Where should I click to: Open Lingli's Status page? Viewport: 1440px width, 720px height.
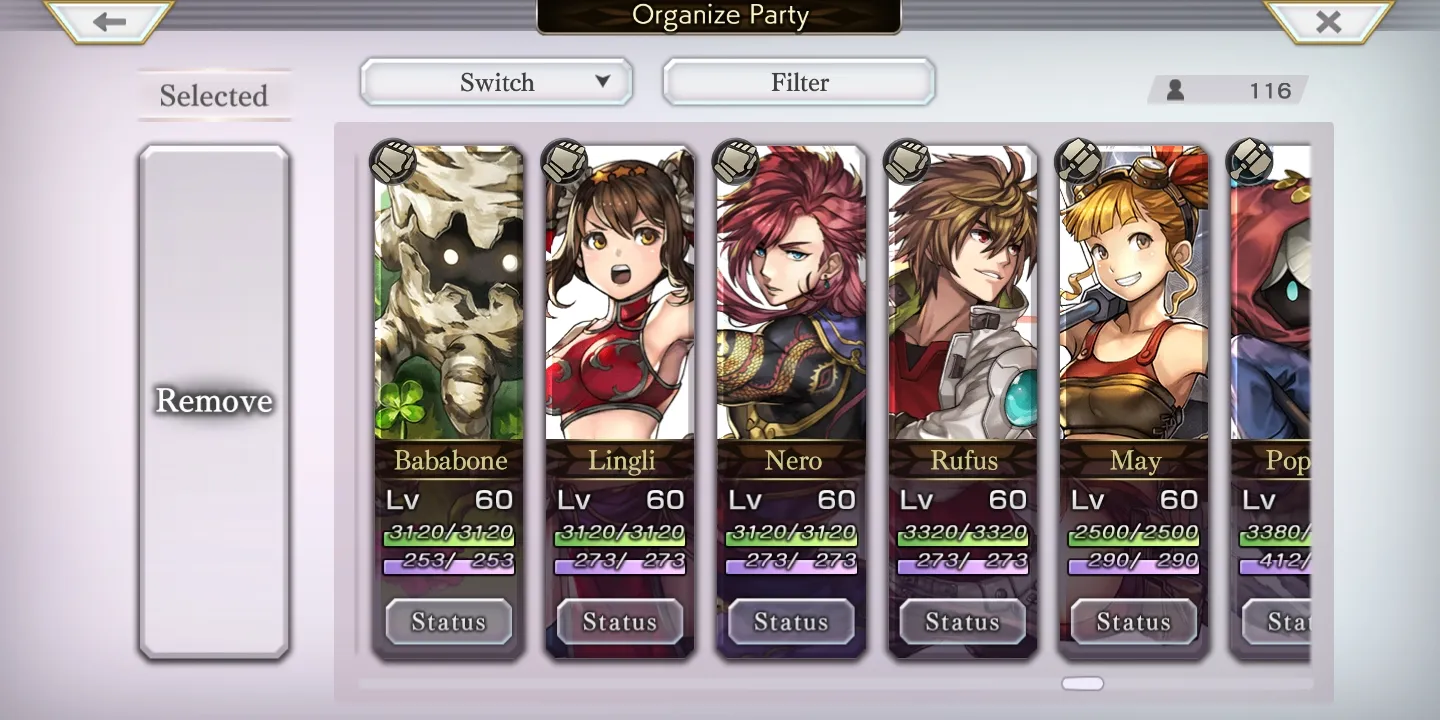pyautogui.click(x=620, y=622)
